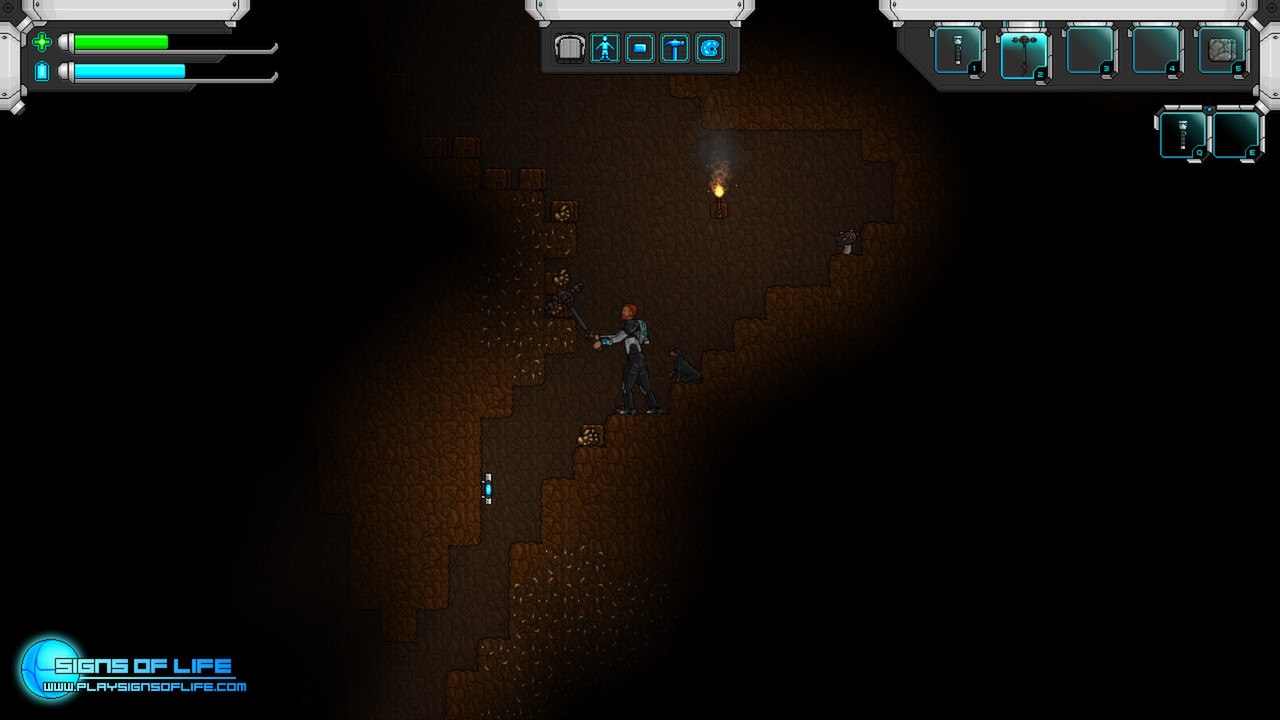Viewport: 1280px width, 720px height.
Task: Select the flashlight in hotbar slot 1
Action: (x=958, y=50)
